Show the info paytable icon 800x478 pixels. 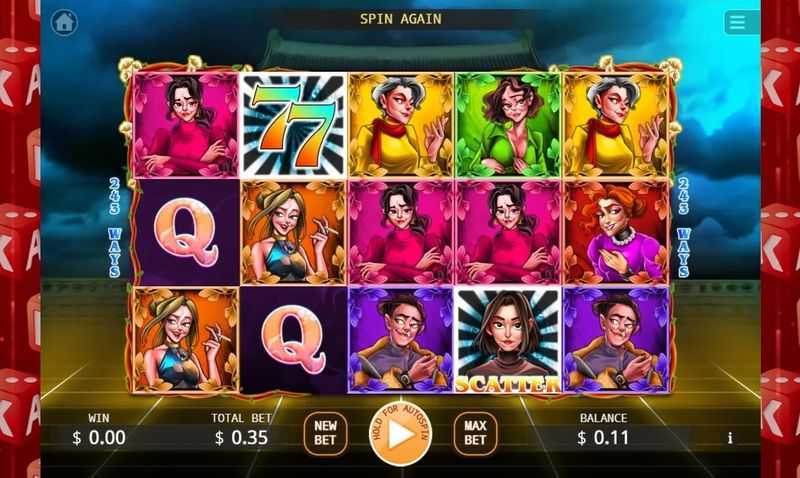730,438
